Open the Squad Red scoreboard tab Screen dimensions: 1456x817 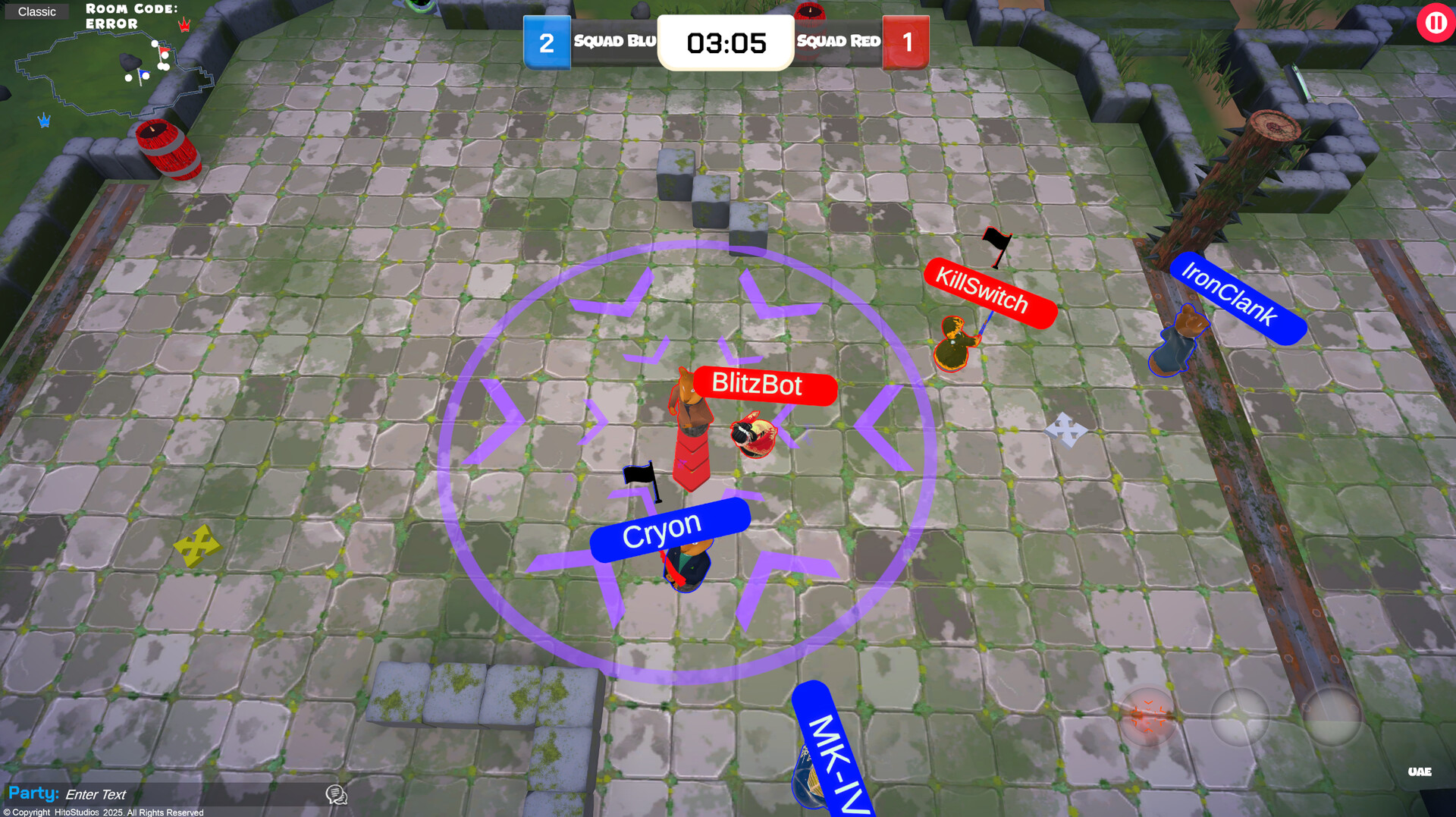839,42
